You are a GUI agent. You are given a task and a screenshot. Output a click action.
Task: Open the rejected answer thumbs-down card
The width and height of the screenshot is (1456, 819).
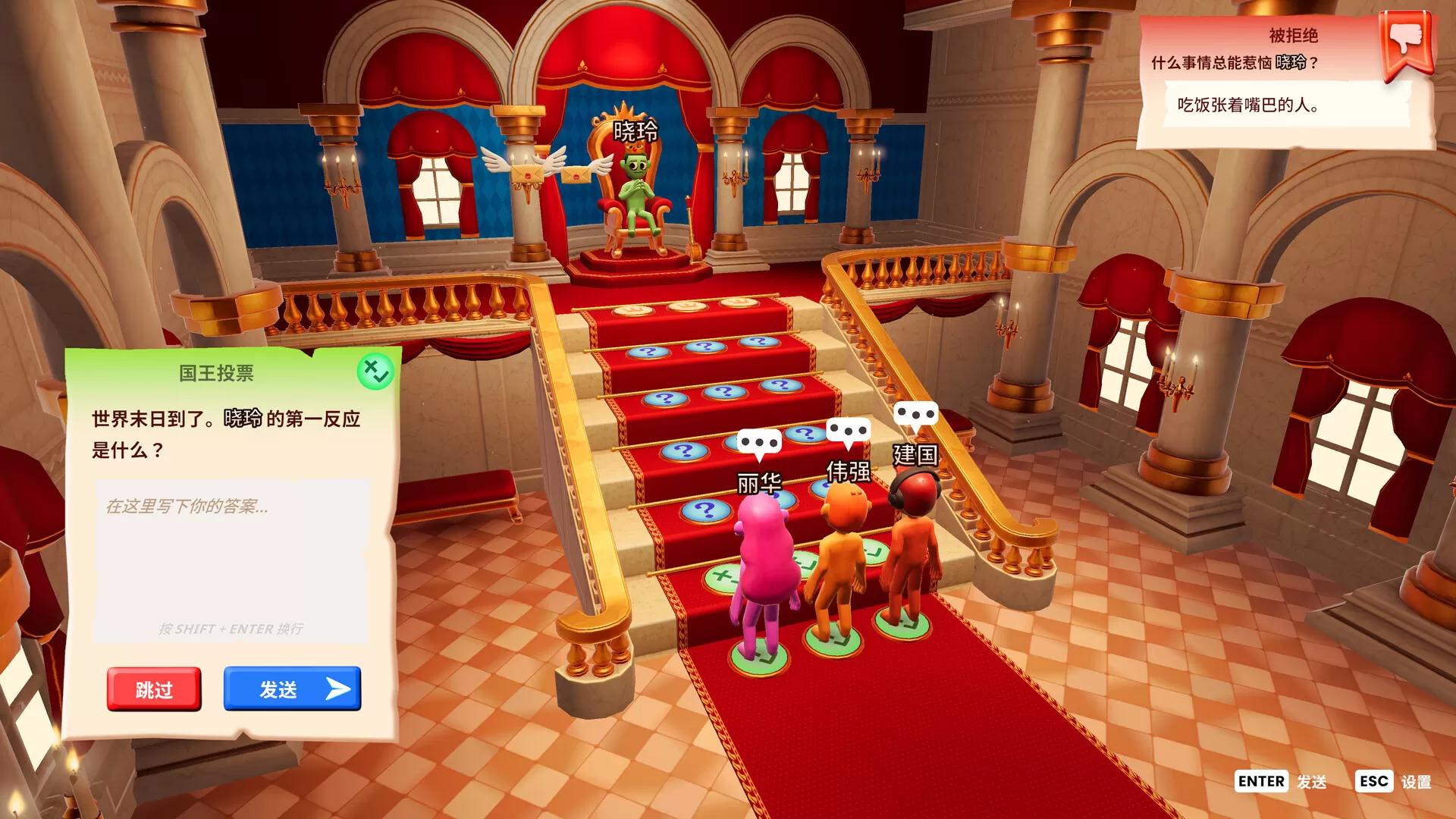1407,43
